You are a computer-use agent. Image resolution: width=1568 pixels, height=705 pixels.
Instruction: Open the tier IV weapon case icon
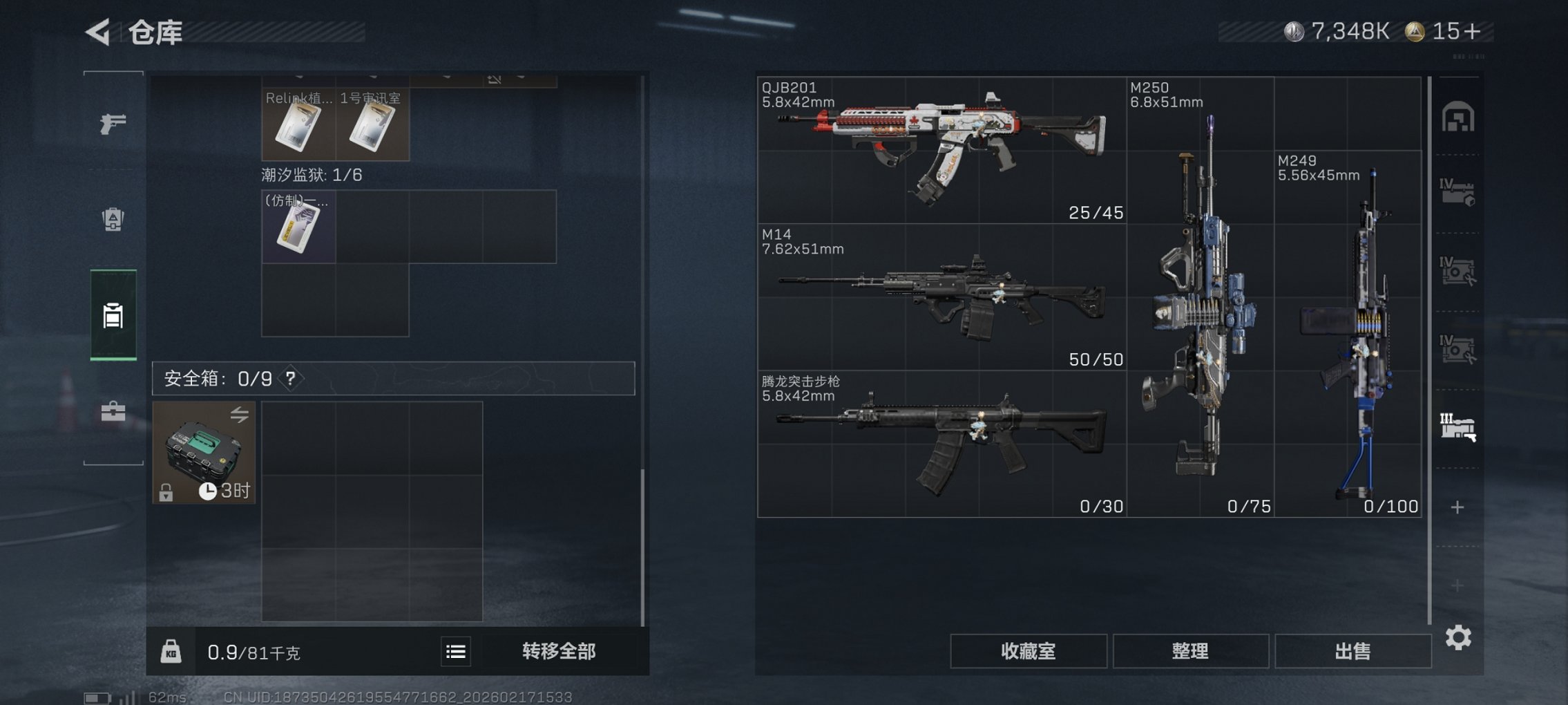coord(1458,191)
